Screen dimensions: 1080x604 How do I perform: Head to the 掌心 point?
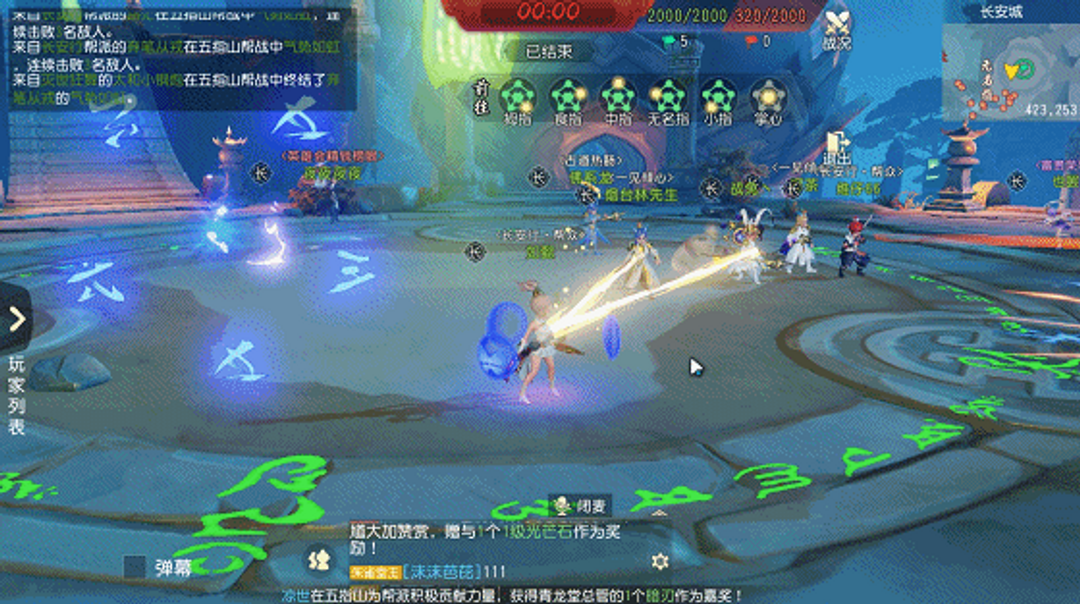pyautogui.click(x=767, y=98)
